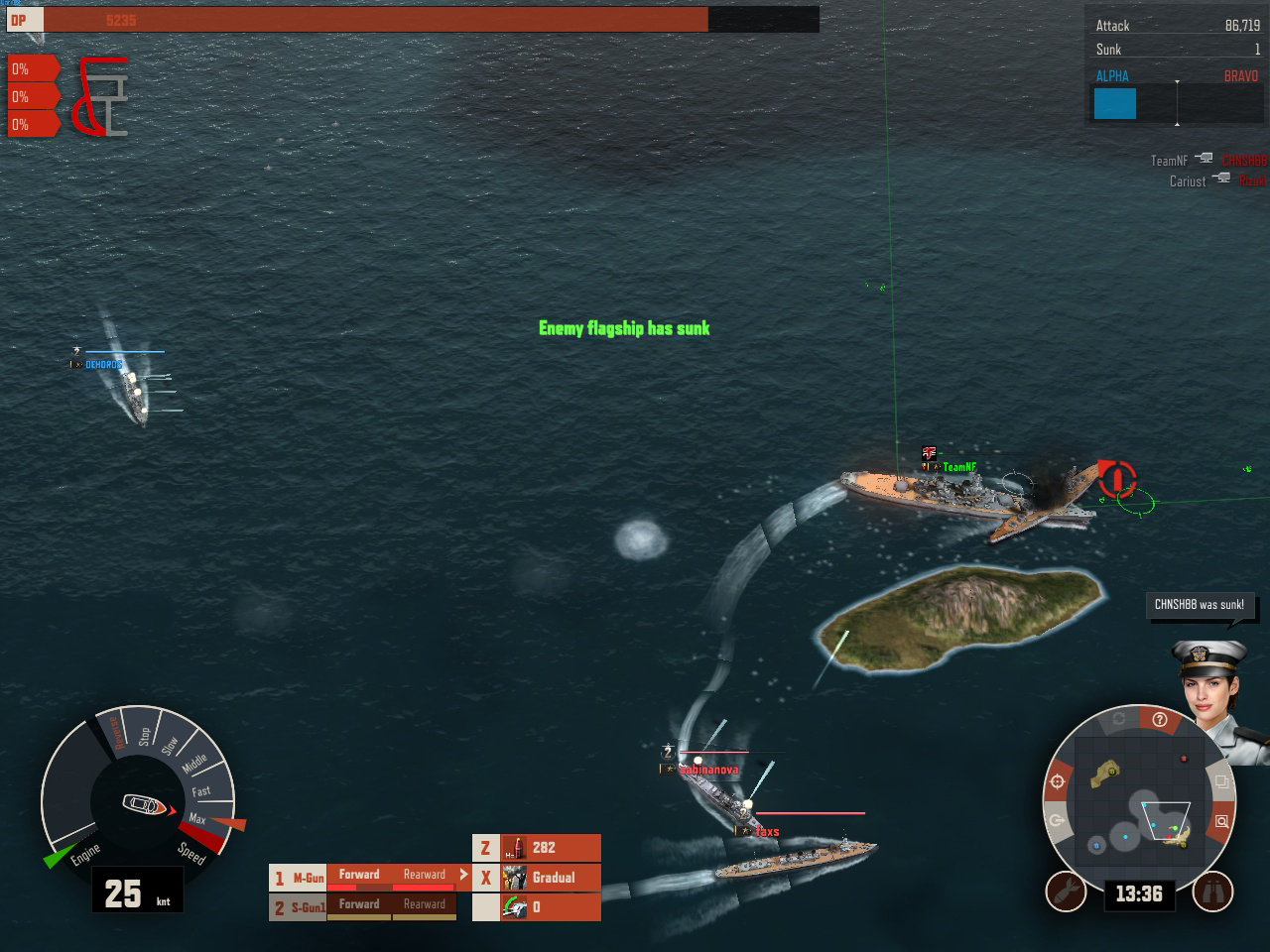Open binoculars view beside the minimap
Image resolution: width=1270 pixels, height=952 pixels.
click(1212, 892)
